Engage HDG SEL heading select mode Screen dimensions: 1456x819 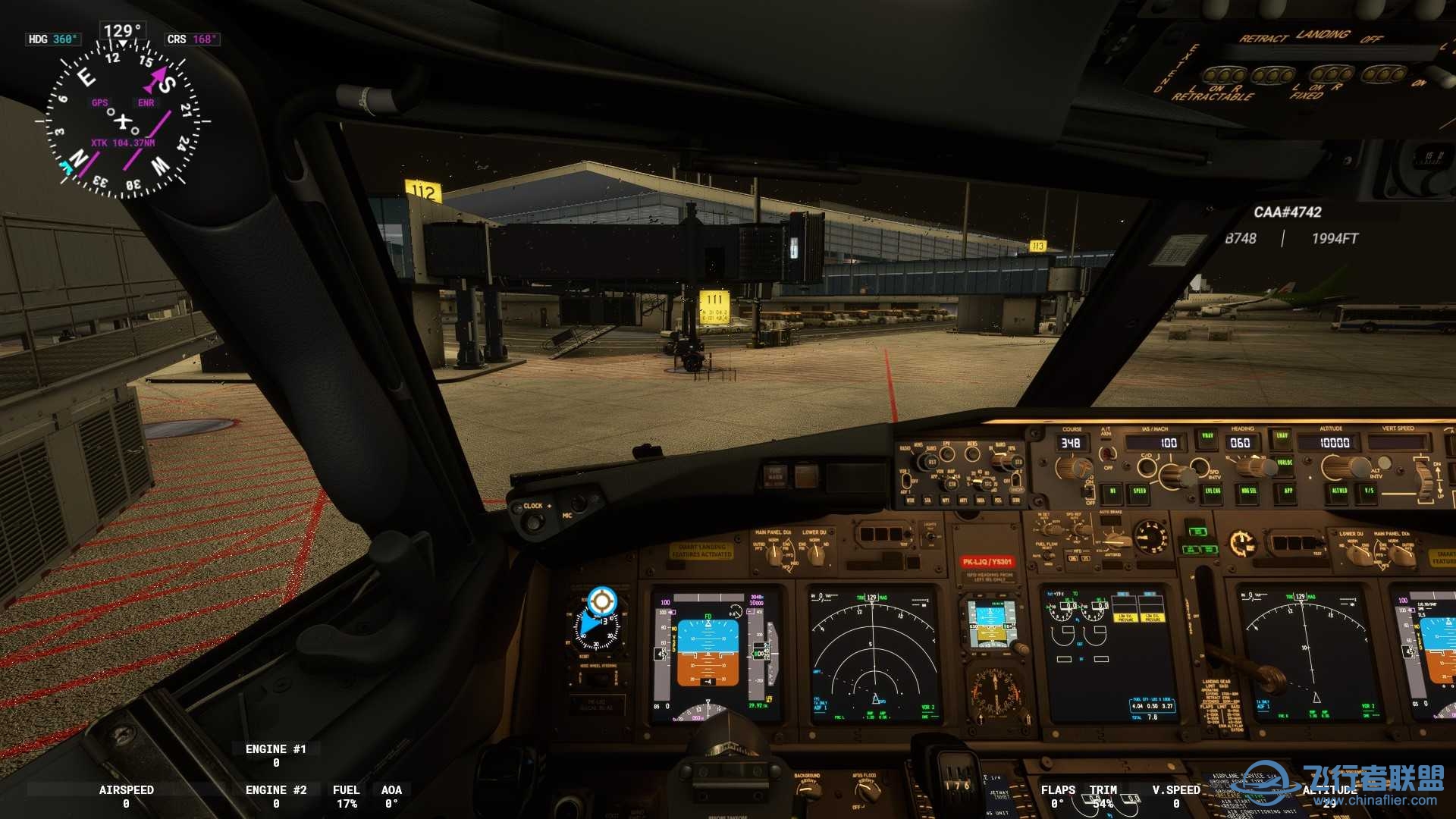pyautogui.click(x=1248, y=491)
